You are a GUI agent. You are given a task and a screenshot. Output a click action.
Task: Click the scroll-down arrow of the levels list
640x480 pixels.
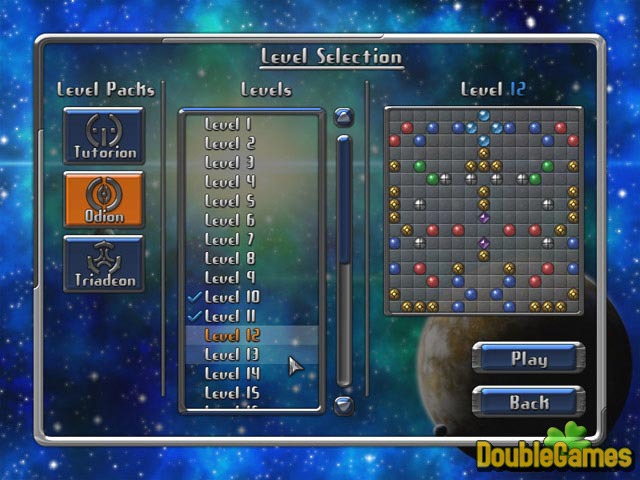pyautogui.click(x=344, y=403)
